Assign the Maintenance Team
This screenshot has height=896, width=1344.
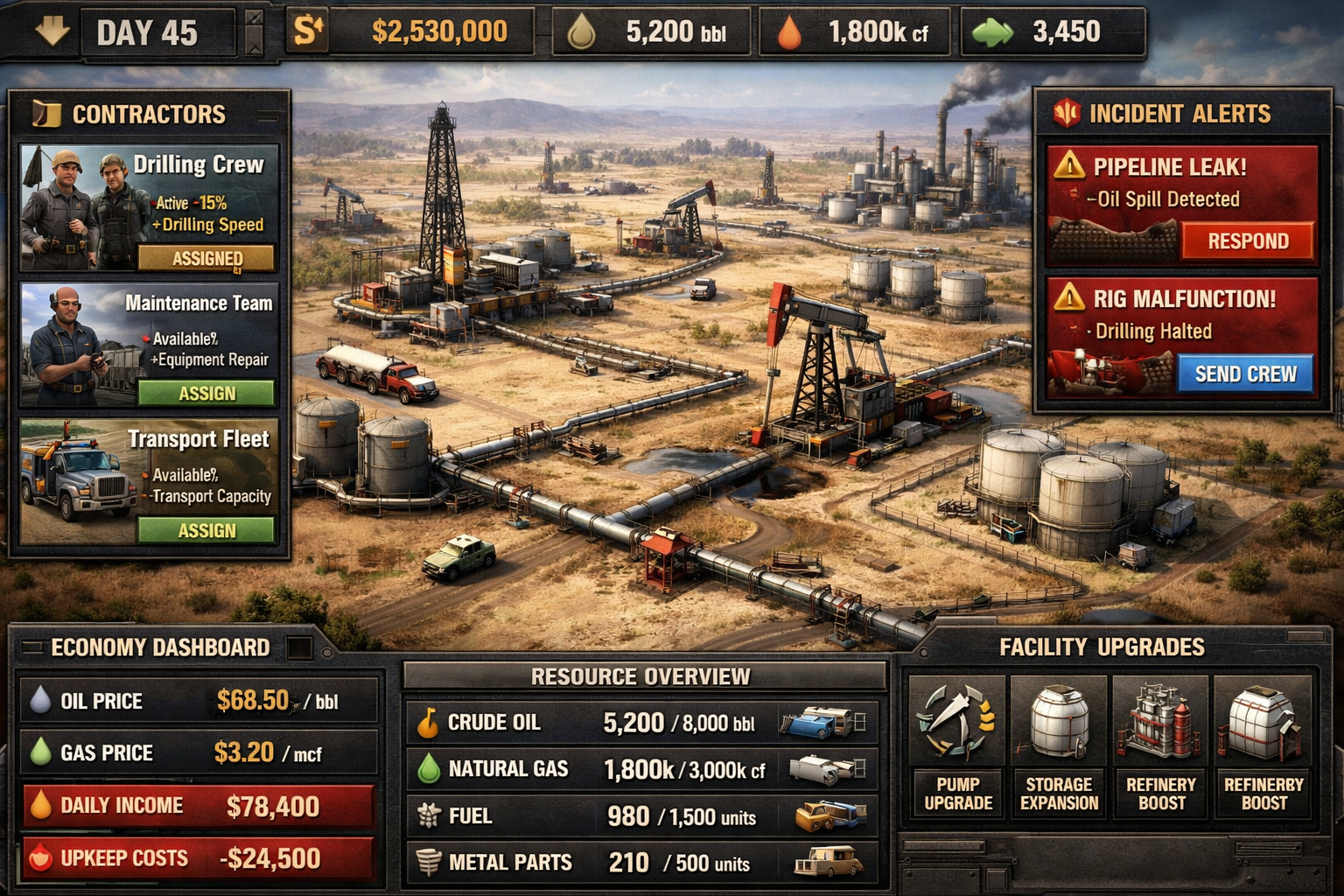[x=207, y=395]
